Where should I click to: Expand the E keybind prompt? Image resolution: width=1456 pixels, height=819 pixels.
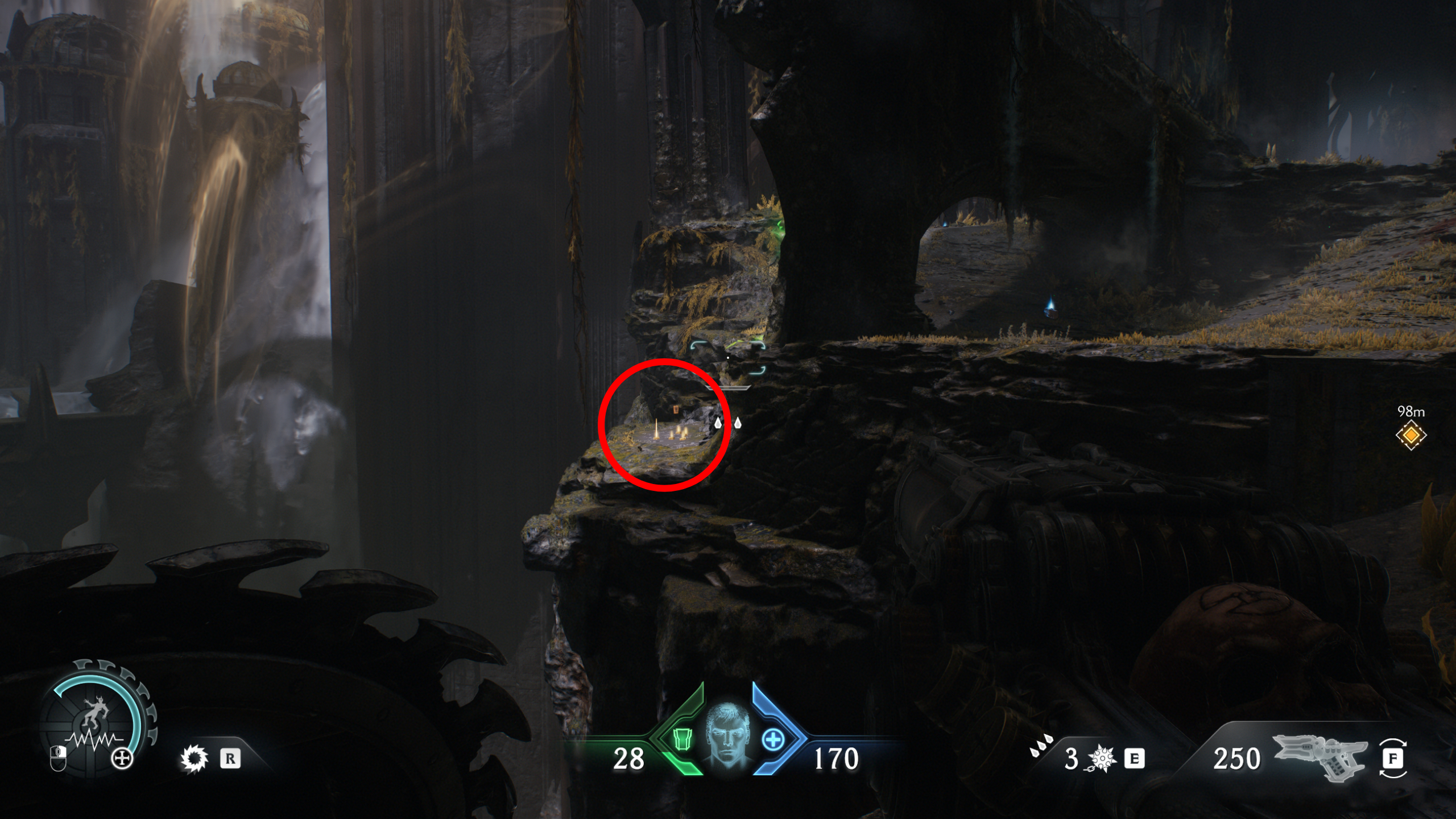pos(1135,759)
